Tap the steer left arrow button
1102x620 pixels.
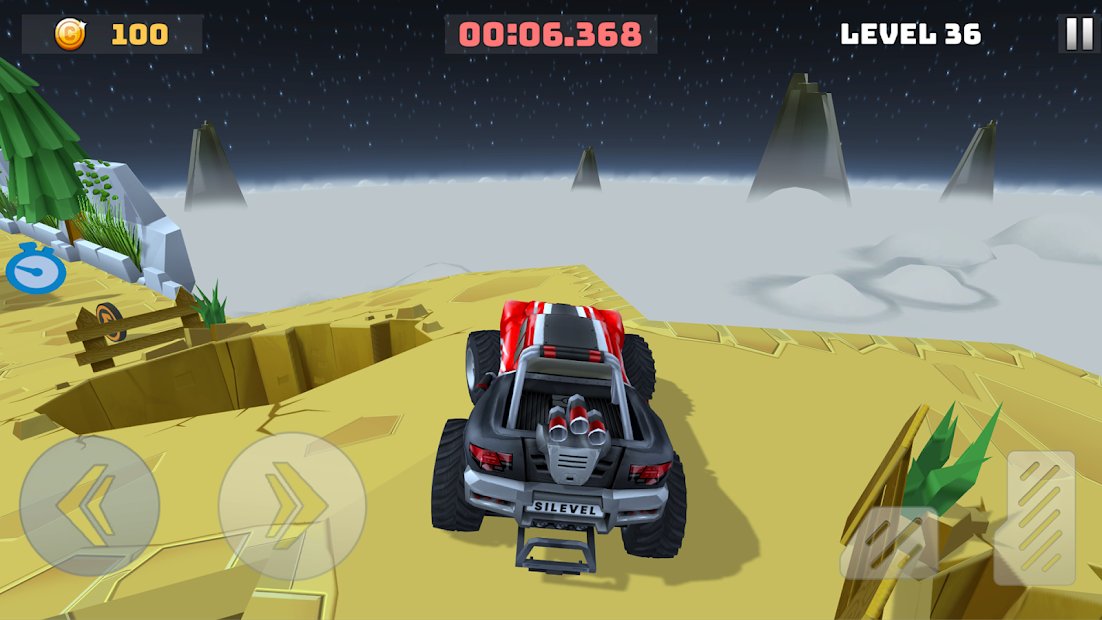[x=89, y=505]
